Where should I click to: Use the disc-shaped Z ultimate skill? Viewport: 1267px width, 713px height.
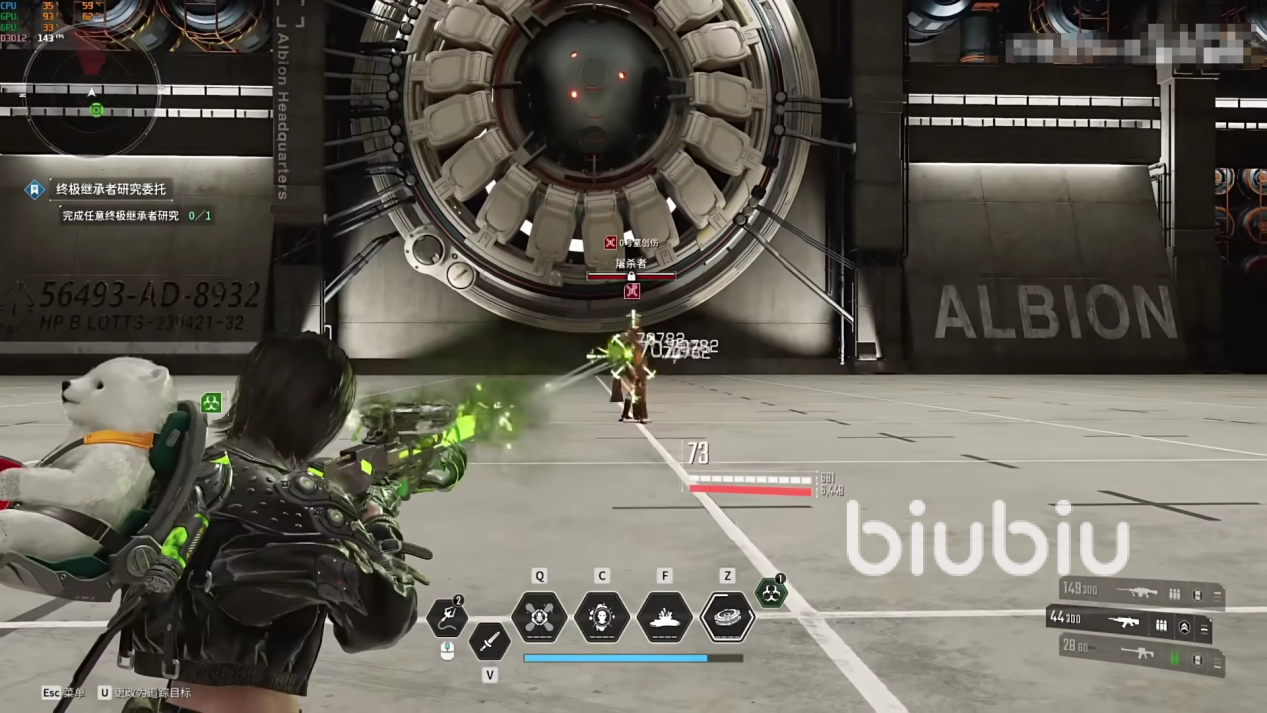click(x=728, y=617)
